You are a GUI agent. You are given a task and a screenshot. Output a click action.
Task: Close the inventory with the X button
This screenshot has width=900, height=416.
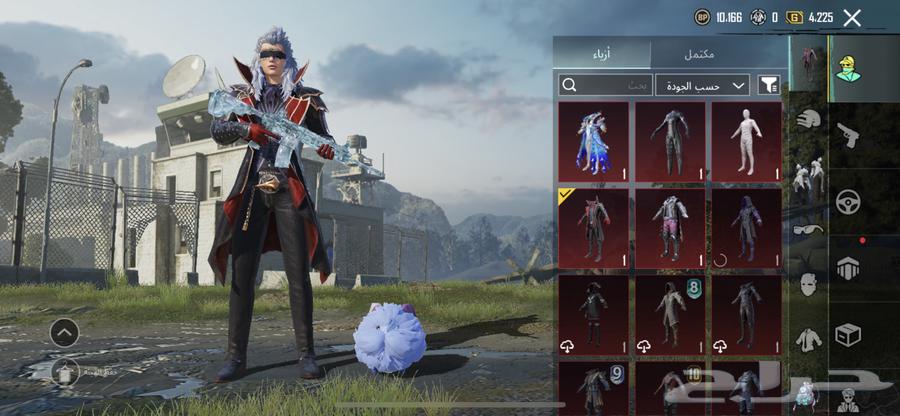[x=852, y=17]
